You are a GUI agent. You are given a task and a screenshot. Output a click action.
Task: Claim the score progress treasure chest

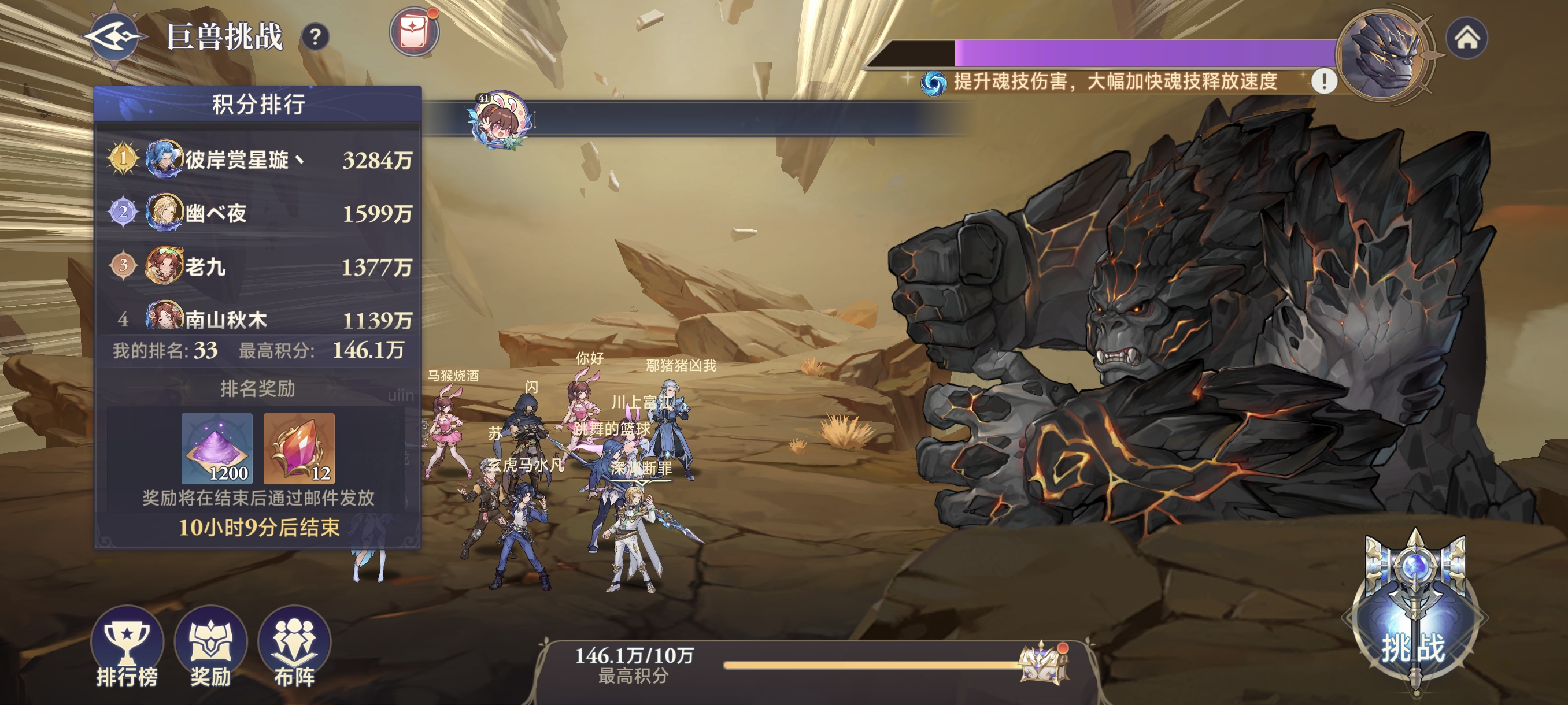[x=1043, y=663]
